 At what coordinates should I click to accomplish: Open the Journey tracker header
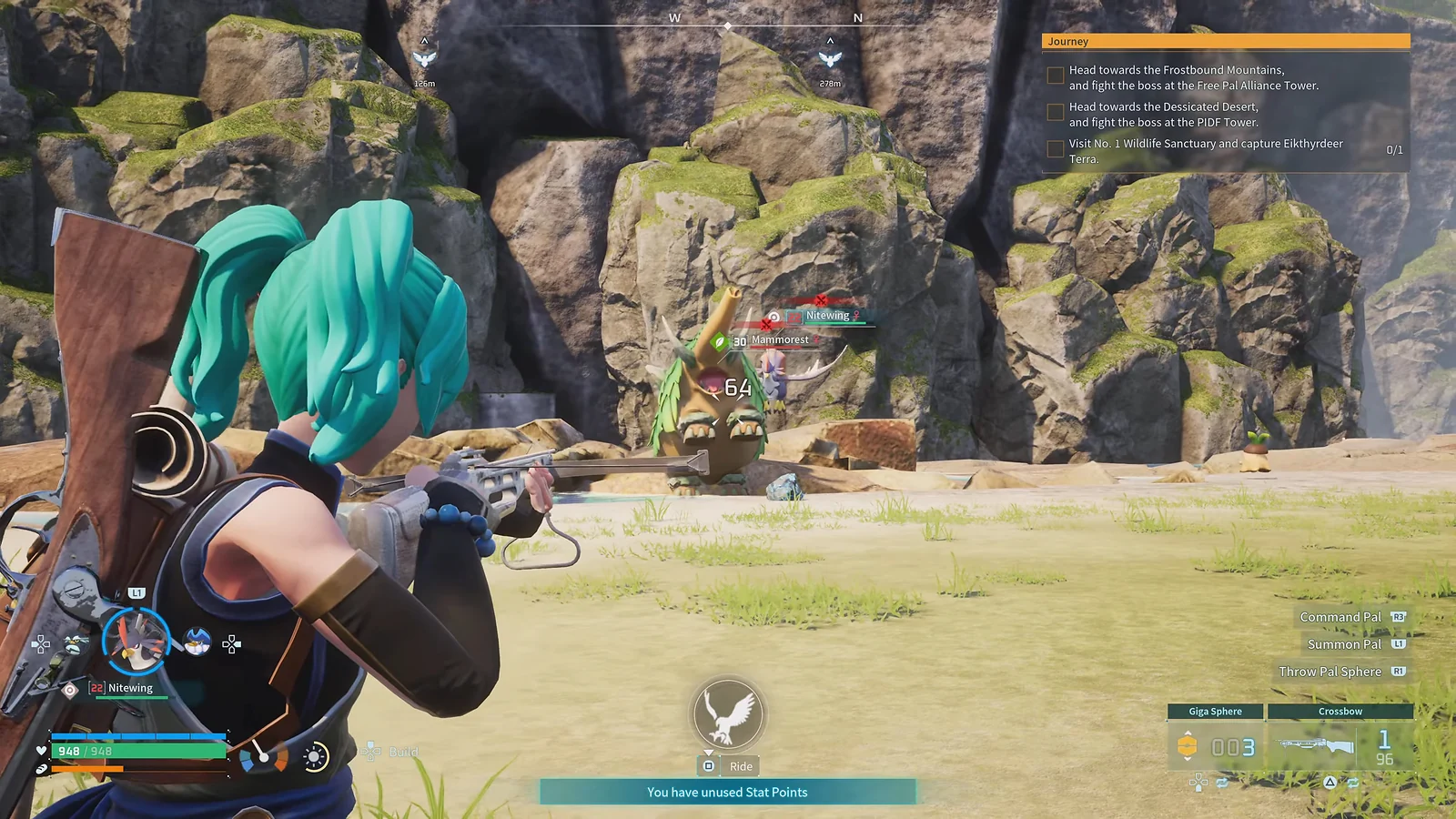[x=1225, y=41]
